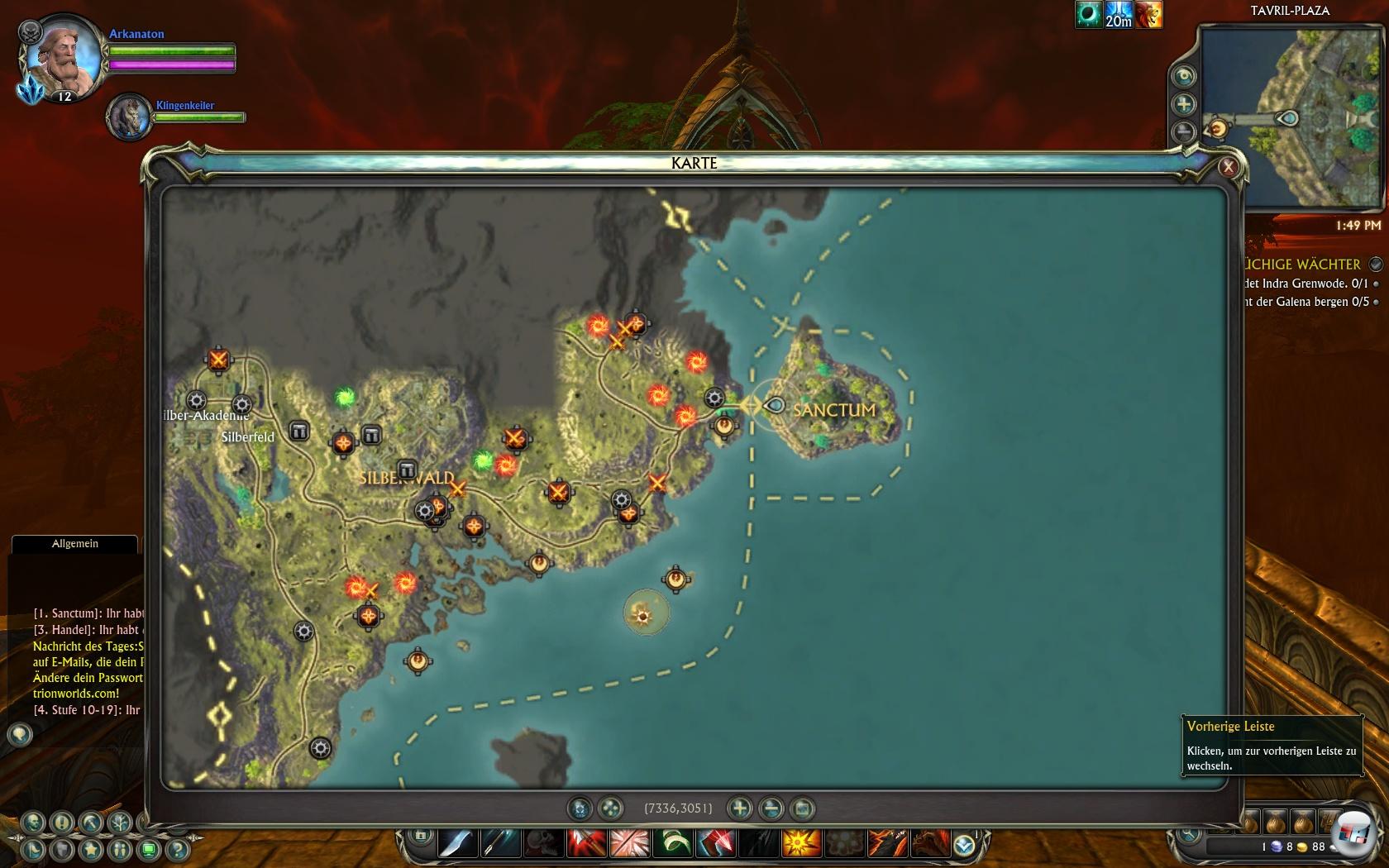Zoom in the world map with plus button
The width and height of the screenshot is (1389, 868).
click(740, 808)
